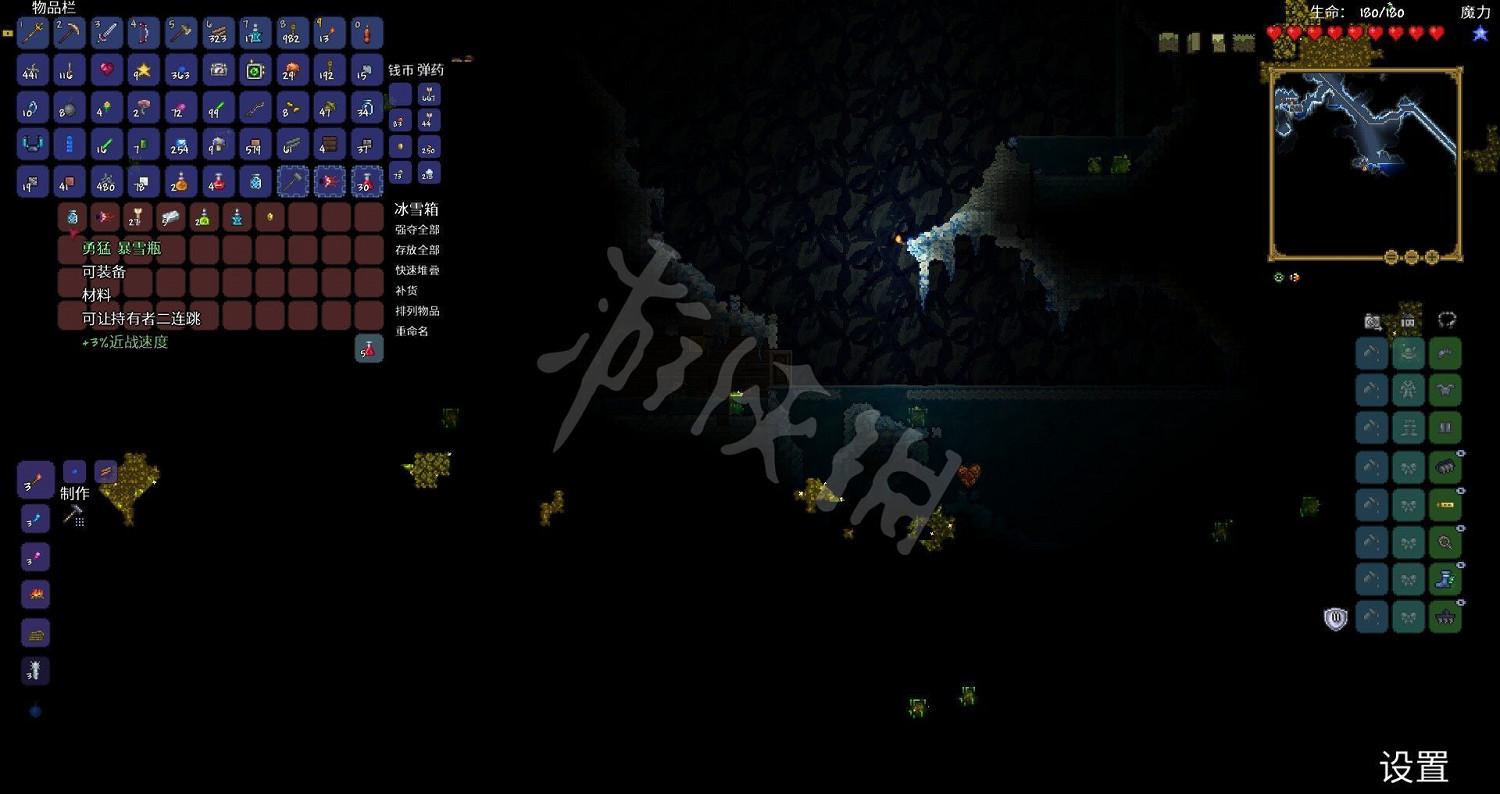Open 设置 in the bottom right corner

1416,768
